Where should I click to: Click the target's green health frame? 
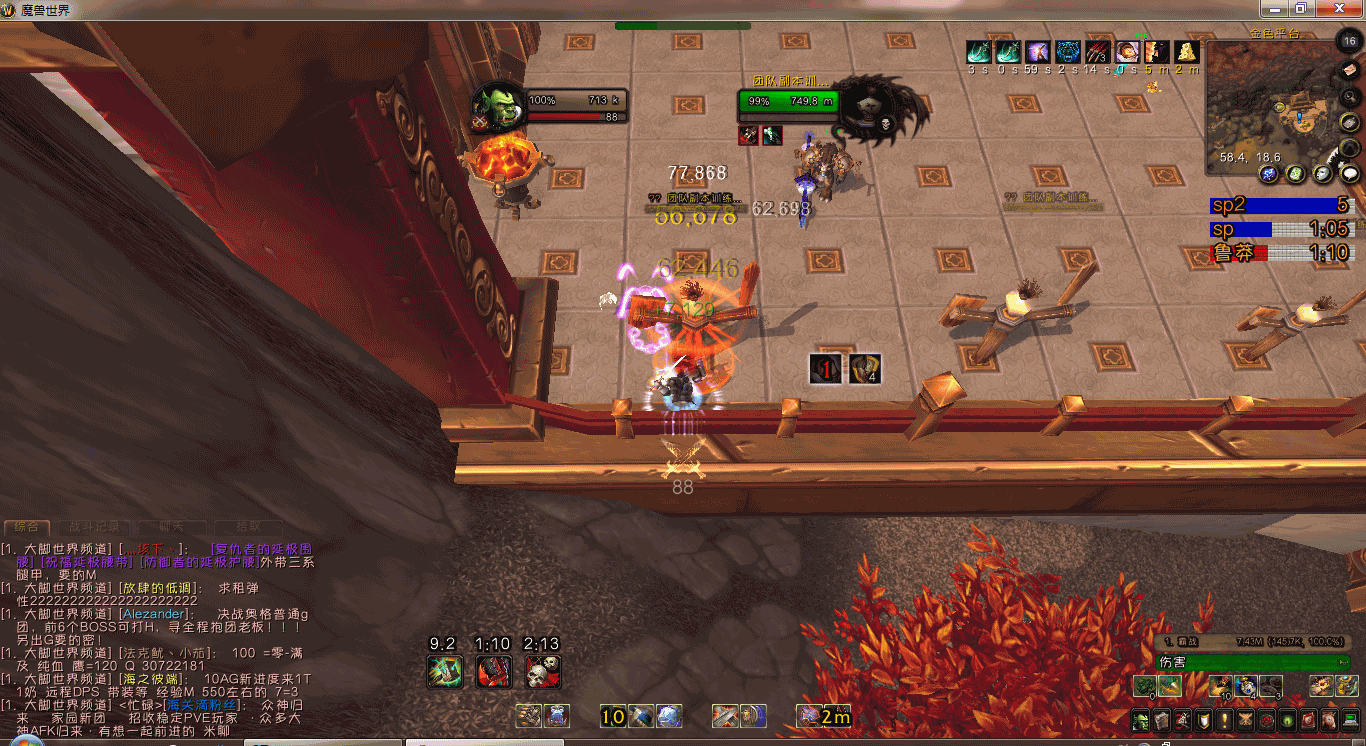(x=788, y=101)
